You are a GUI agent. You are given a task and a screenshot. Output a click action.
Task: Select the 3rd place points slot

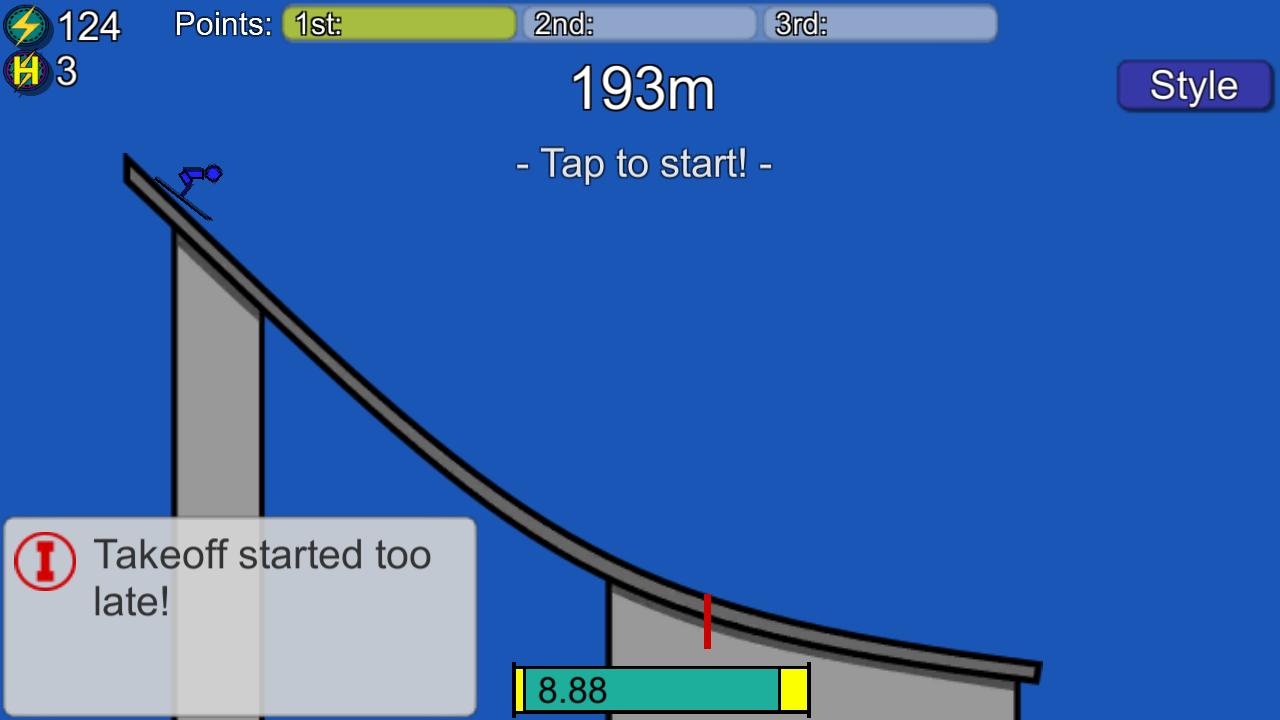(x=878, y=23)
